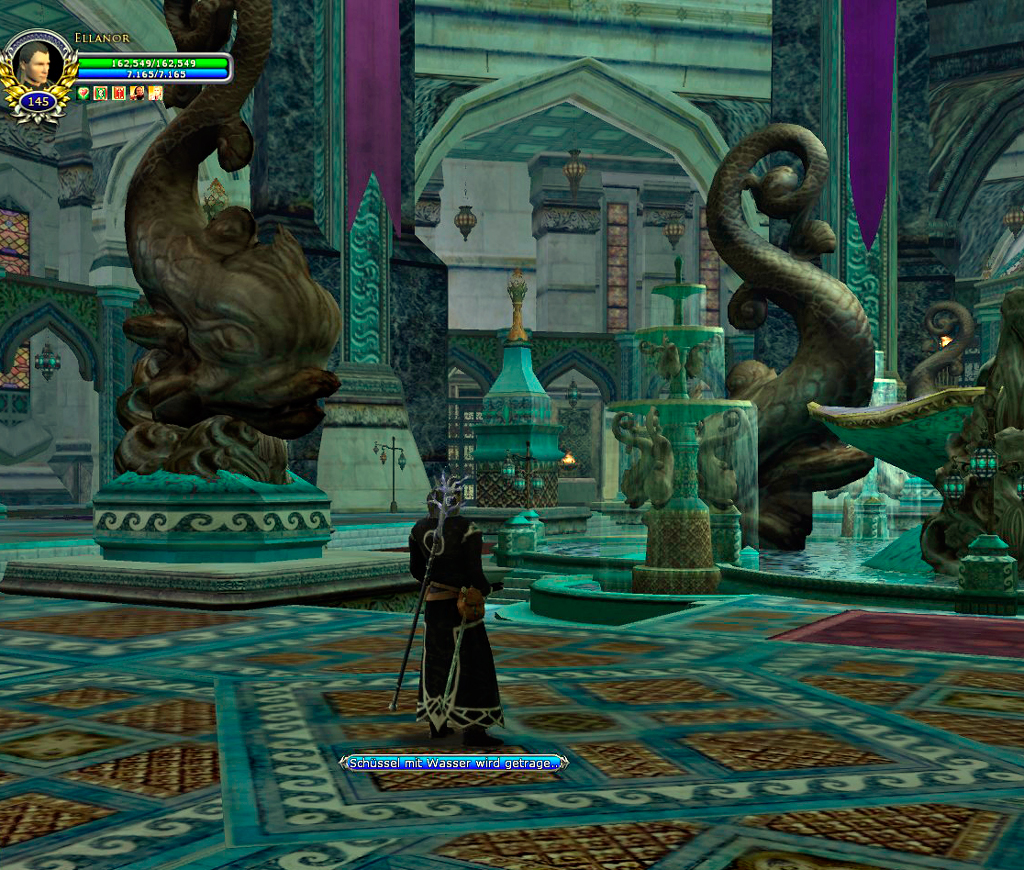The height and width of the screenshot is (870, 1024).
Task: Click the red heart buff icon
Action: pyautogui.click(x=83, y=93)
